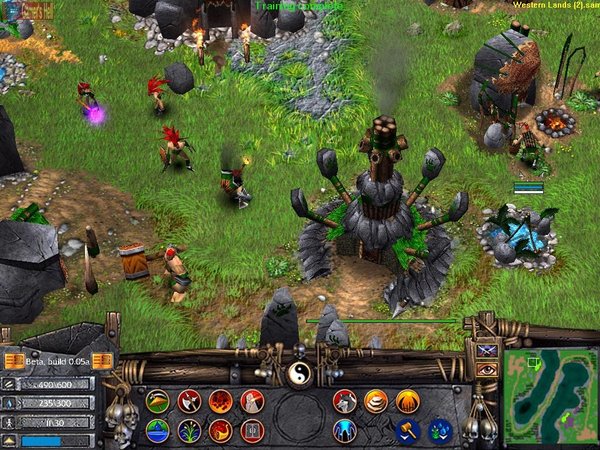The height and width of the screenshot is (450, 600).
Task: Click the red gate icon
Action: pyautogui.click(x=252, y=430)
